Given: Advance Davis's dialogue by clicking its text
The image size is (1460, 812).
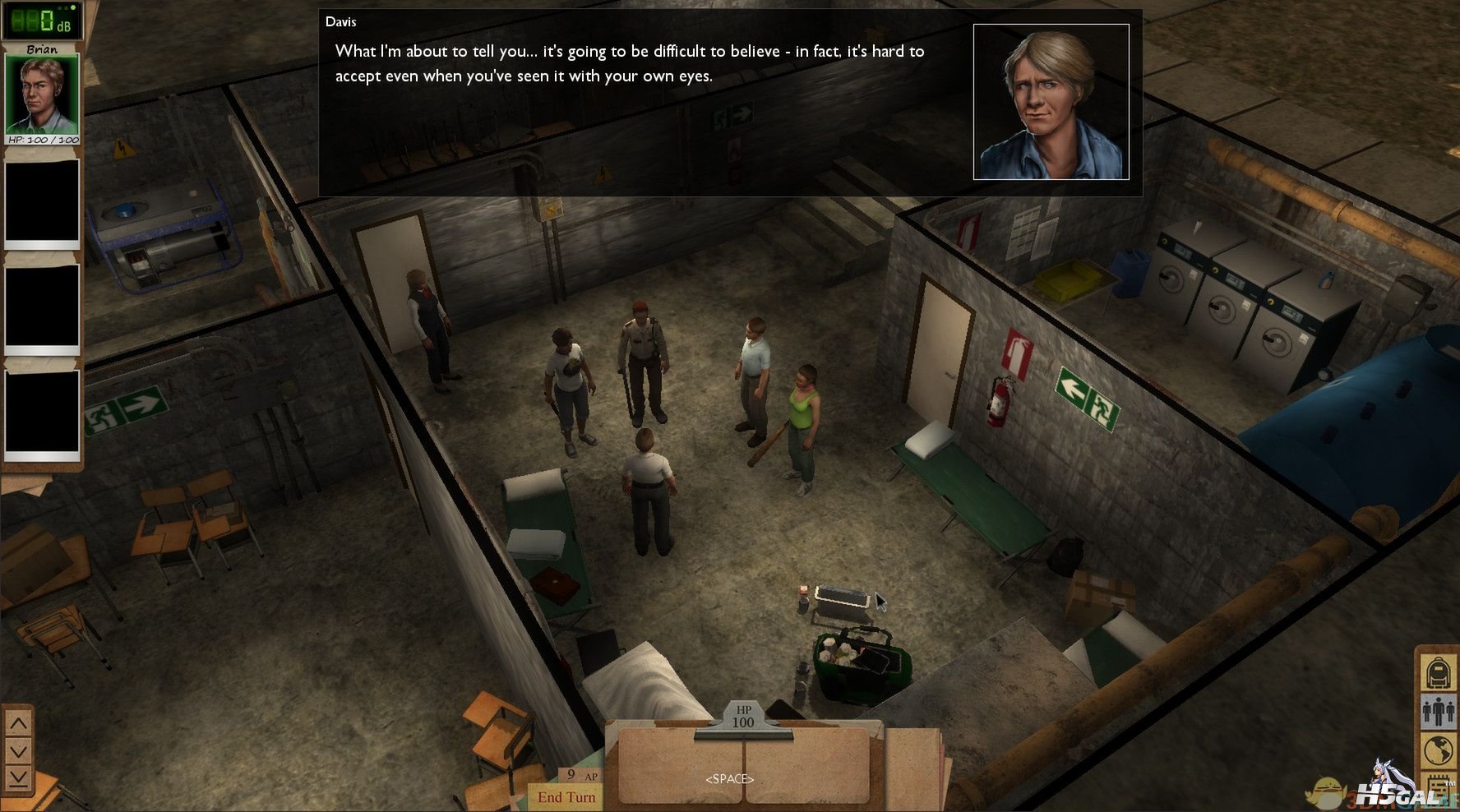Looking at the screenshot, I should point(629,63).
